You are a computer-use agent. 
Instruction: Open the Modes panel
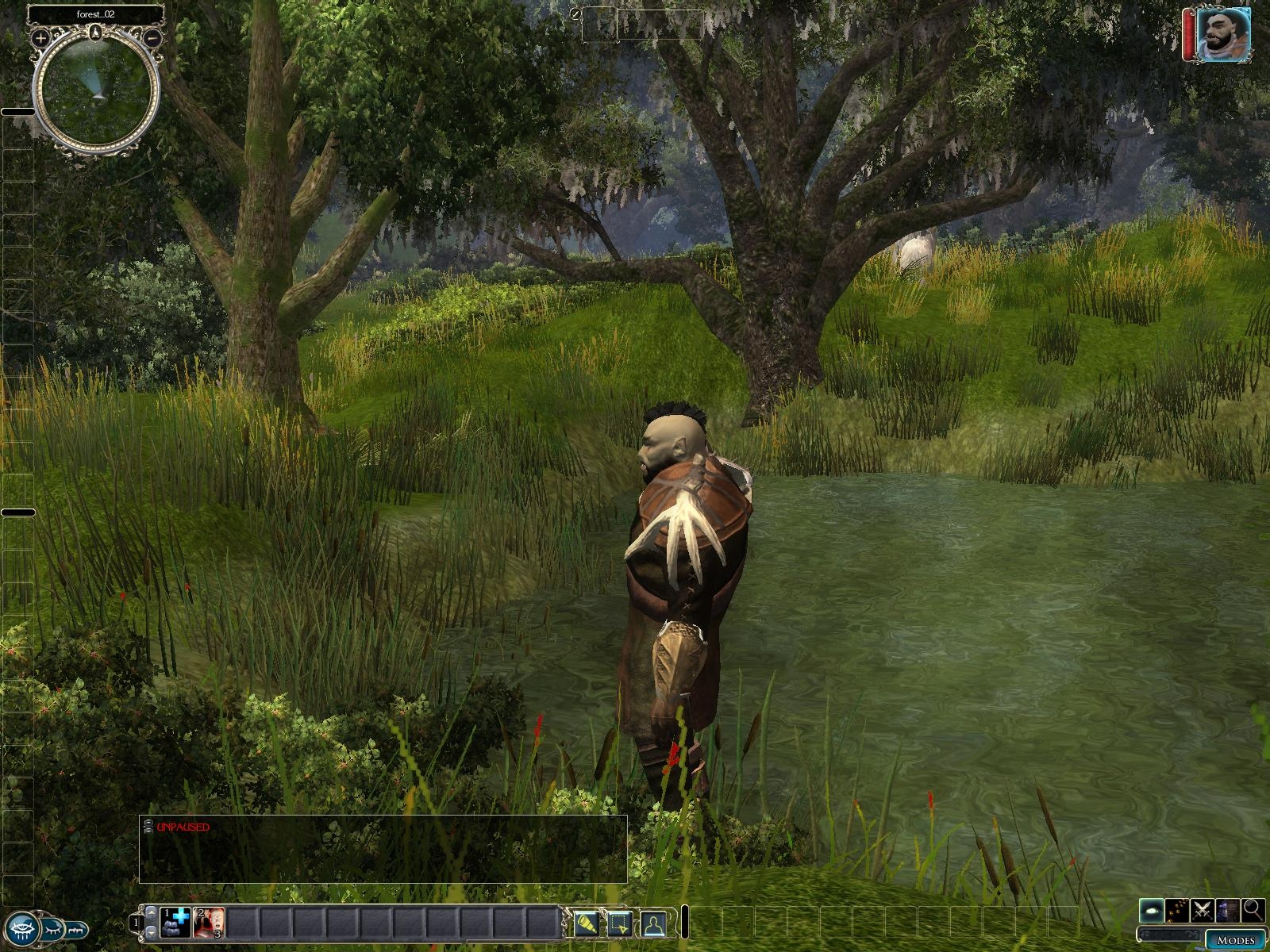coord(1235,940)
